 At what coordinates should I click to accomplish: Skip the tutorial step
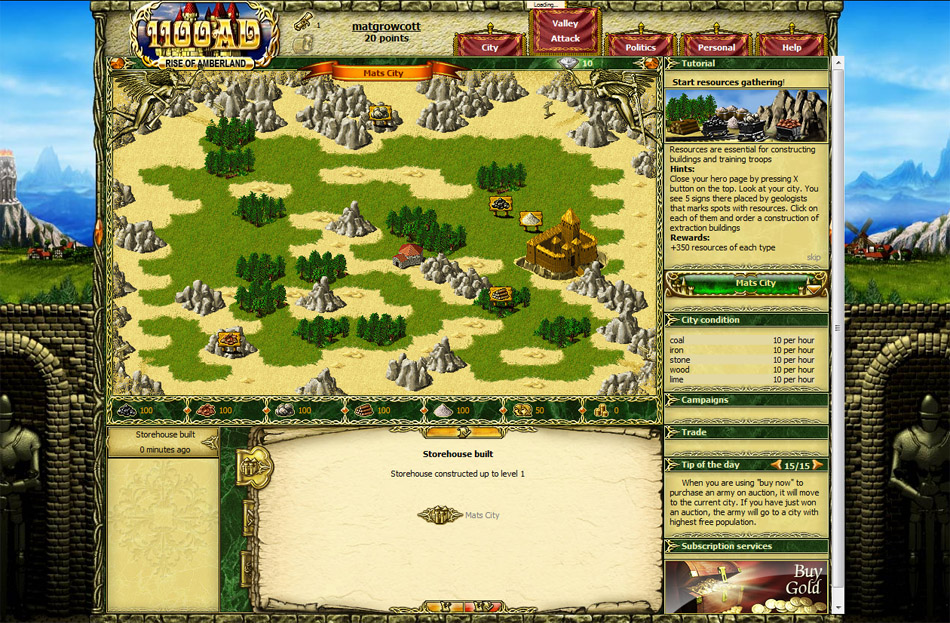pos(814,257)
